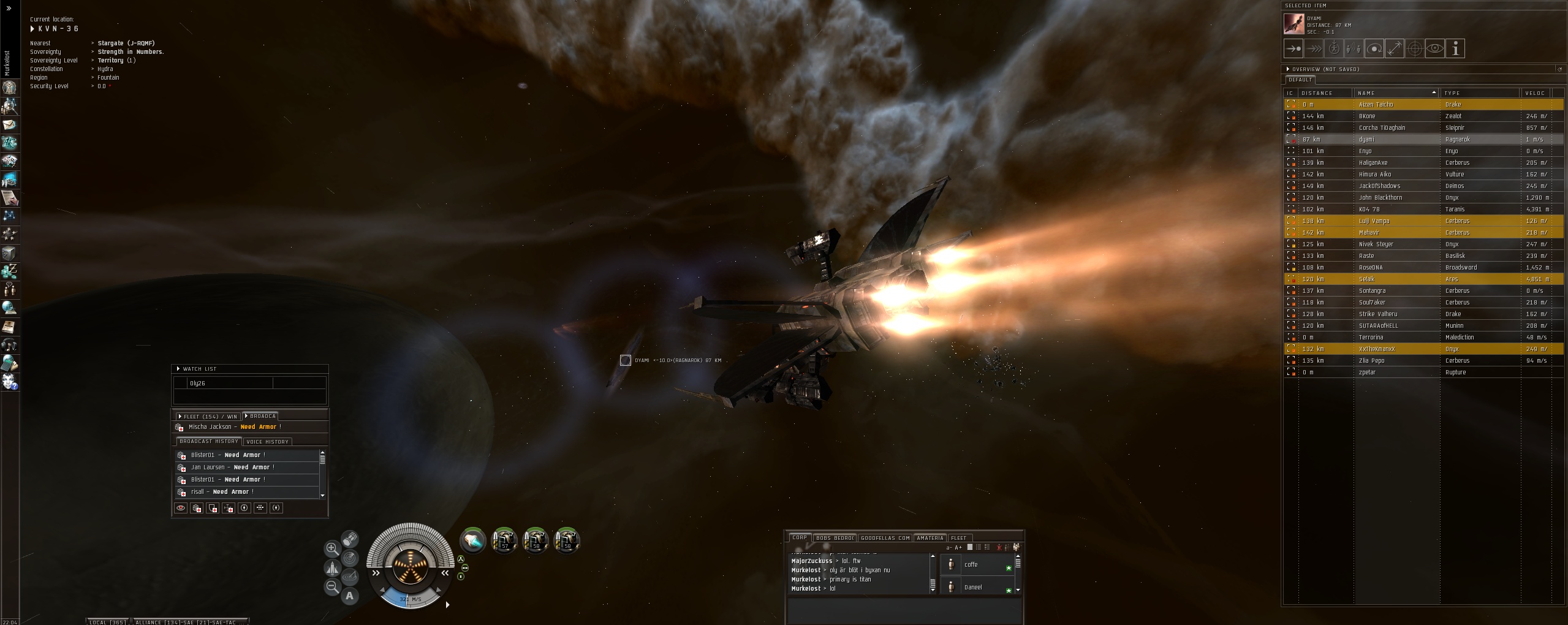
Task: Toggle the autopilot A button
Action: pyautogui.click(x=349, y=596)
